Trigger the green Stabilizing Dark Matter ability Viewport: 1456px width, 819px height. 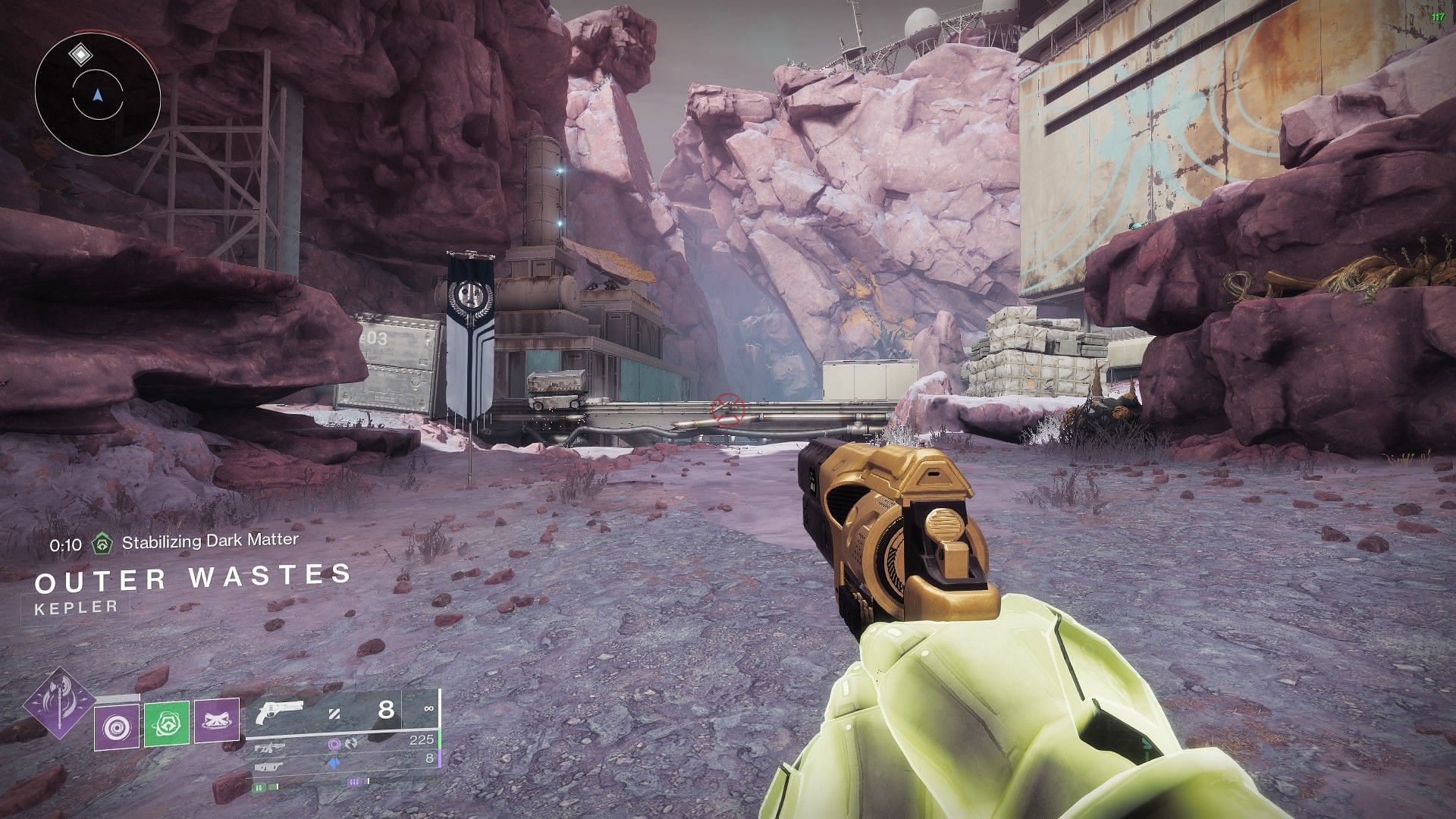point(167,723)
